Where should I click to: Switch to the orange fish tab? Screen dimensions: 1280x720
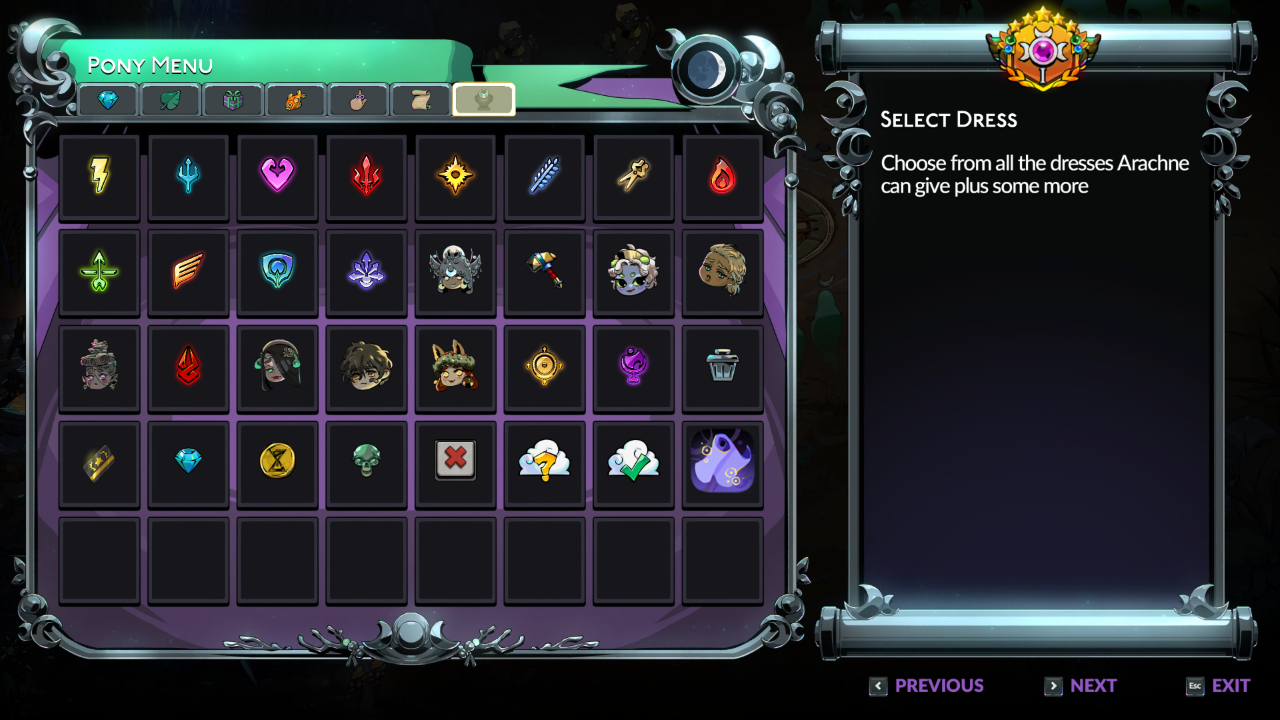pos(295,100)
